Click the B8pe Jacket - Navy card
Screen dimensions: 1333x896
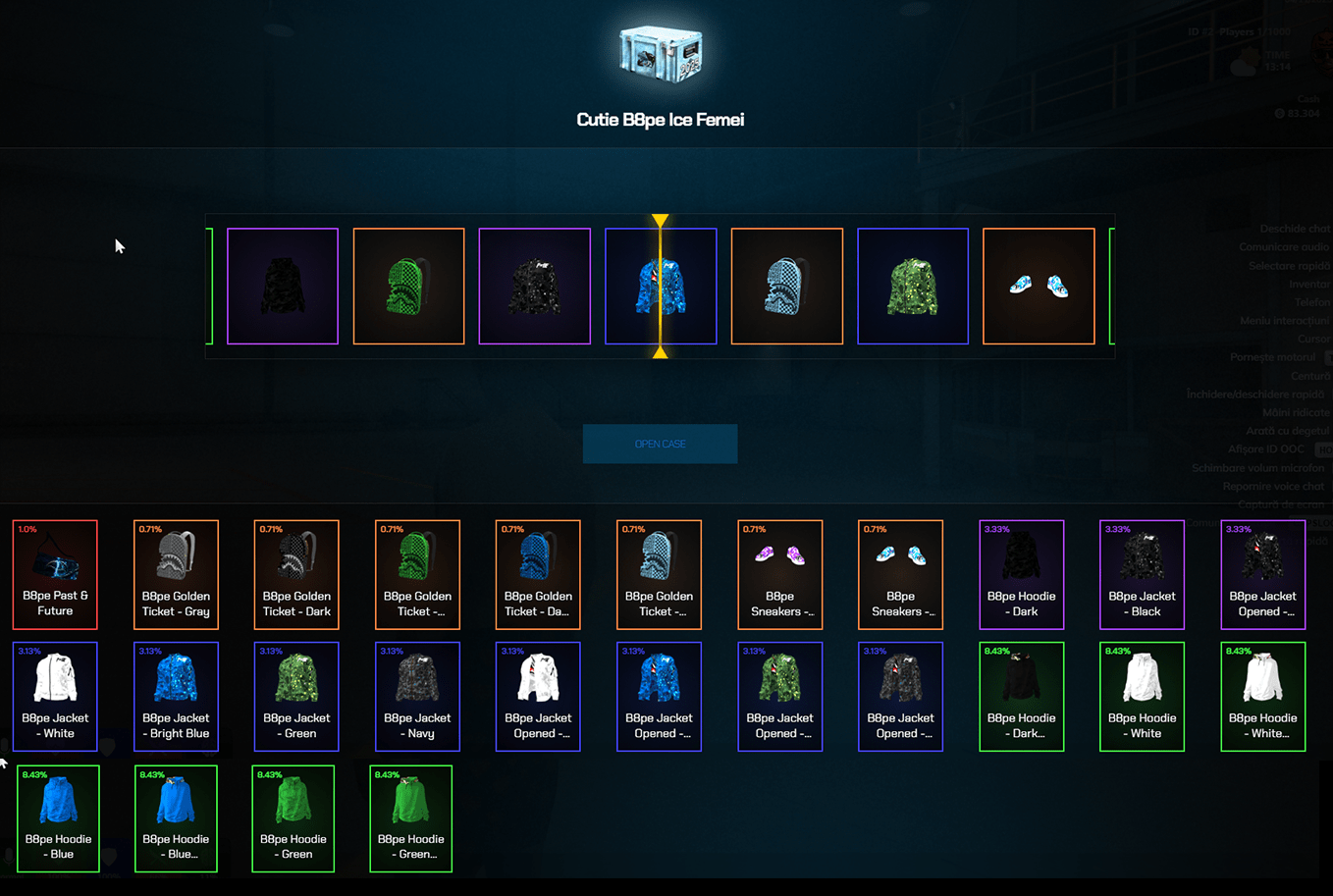point(416,697)
